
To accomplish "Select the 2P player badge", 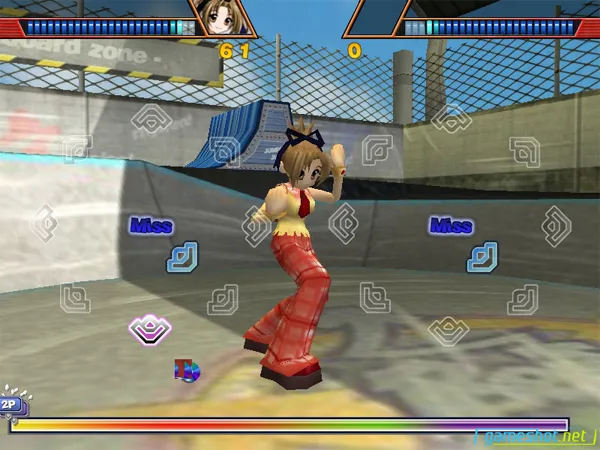I will [11, 404].
